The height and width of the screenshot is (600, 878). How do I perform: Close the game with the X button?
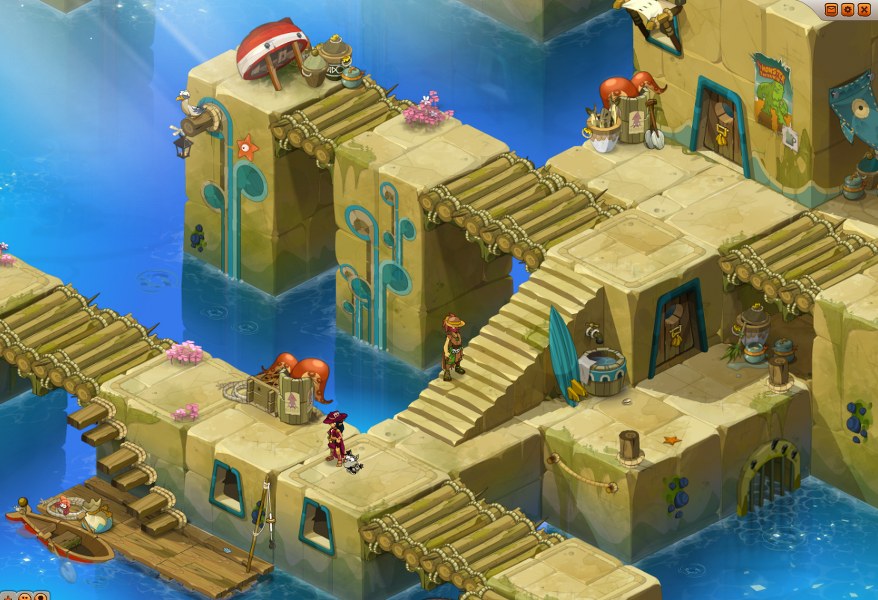[864, 10]
